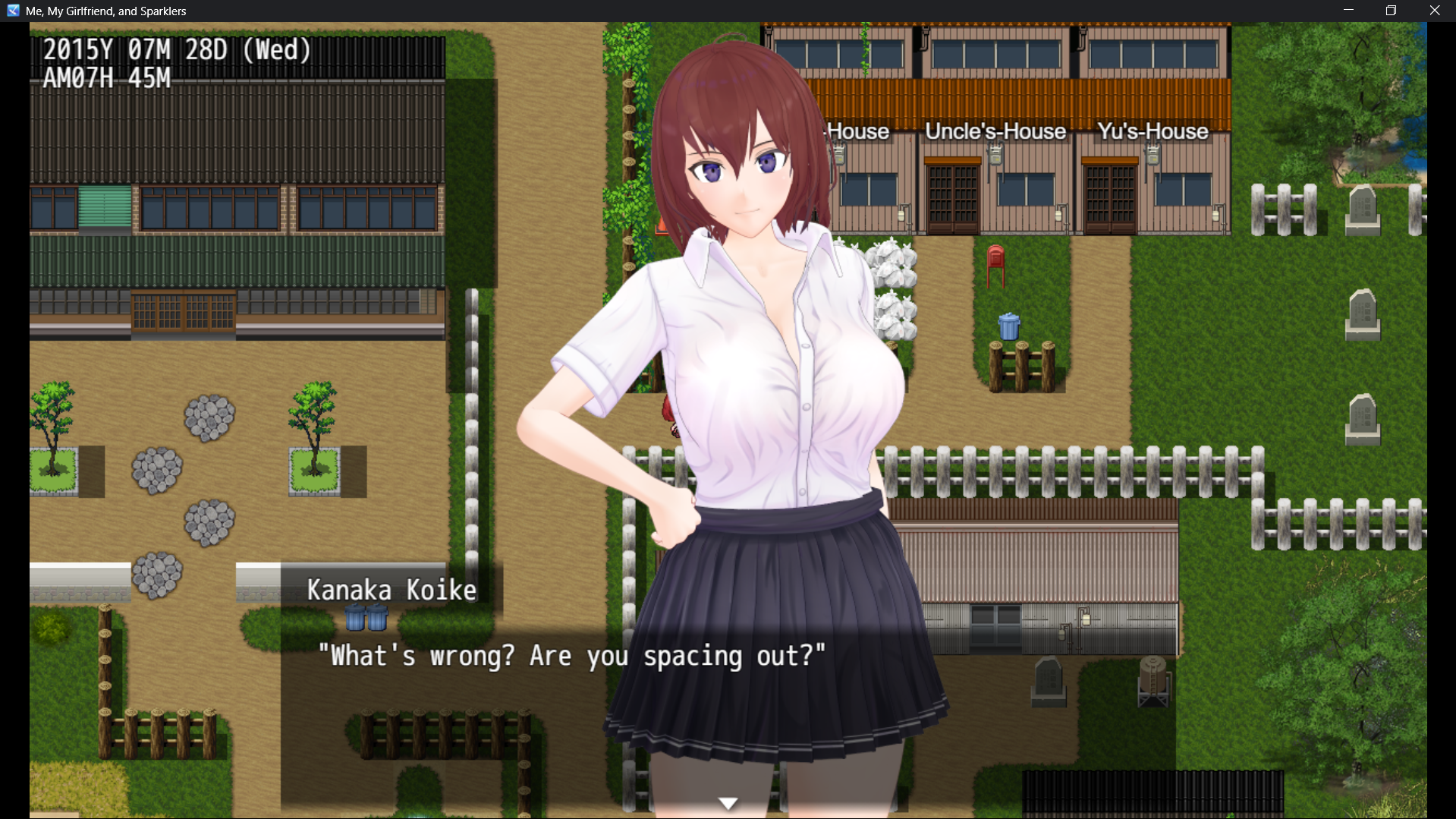Close the game window
1456x819 pixels.
pyautogui.click(x=1434, y=11)
